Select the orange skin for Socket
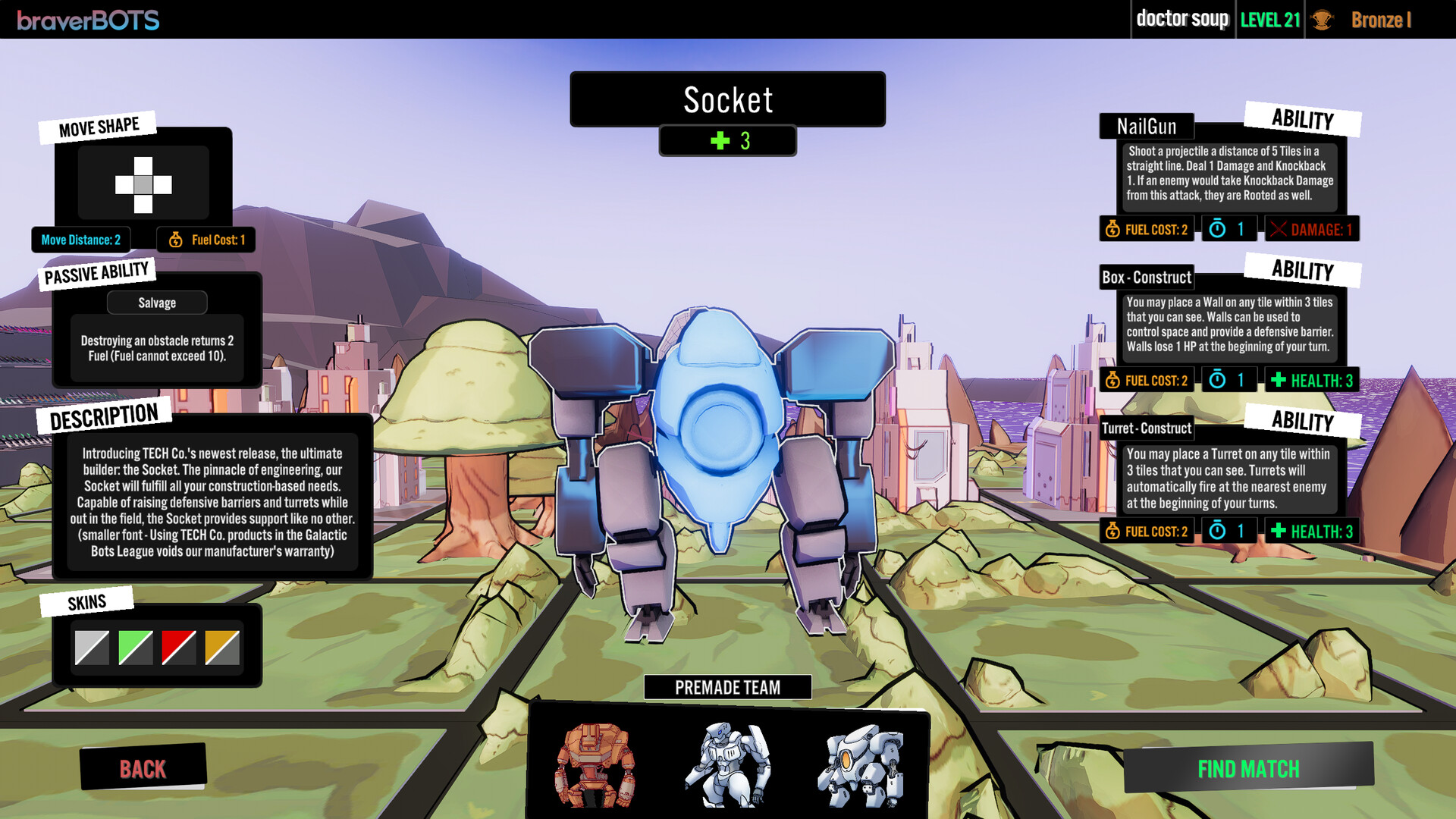Screen dimensions: 1456x819 (222, 648)
